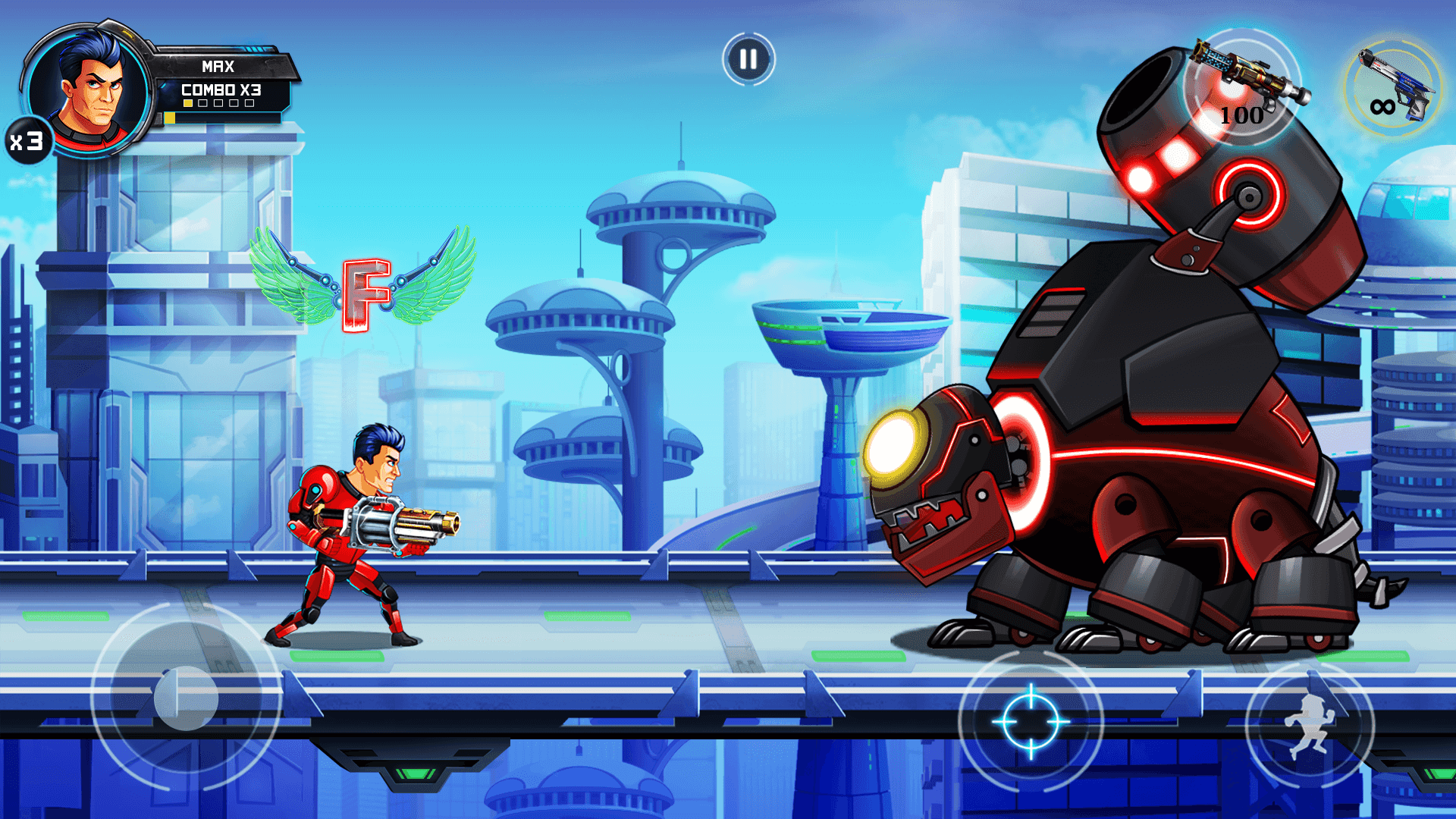Image resolution: width=1456 pixels, height=819 pixels.
Task: Tap the x3 multiplier badge
Action: tap(27, 141)
